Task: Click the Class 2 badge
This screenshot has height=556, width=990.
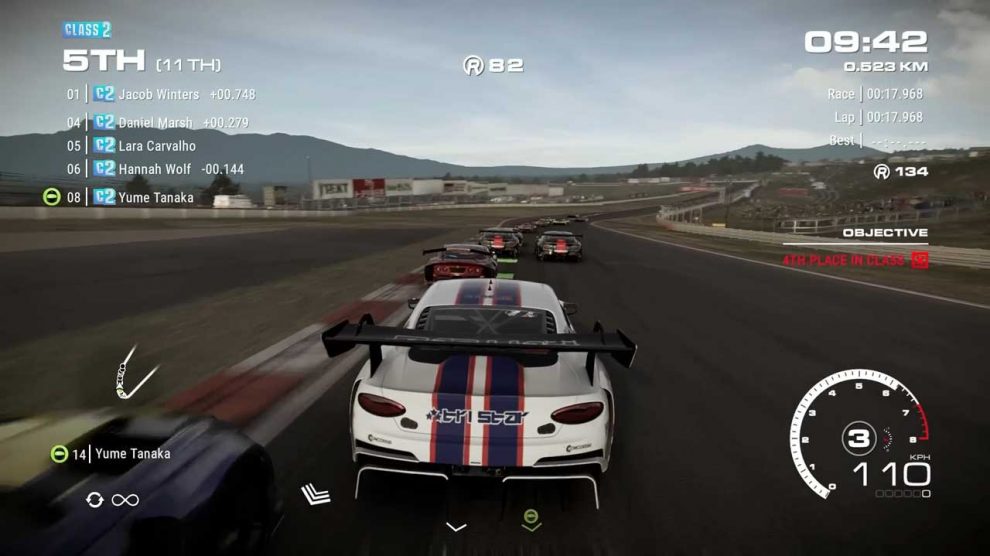Action: [87, 30]
